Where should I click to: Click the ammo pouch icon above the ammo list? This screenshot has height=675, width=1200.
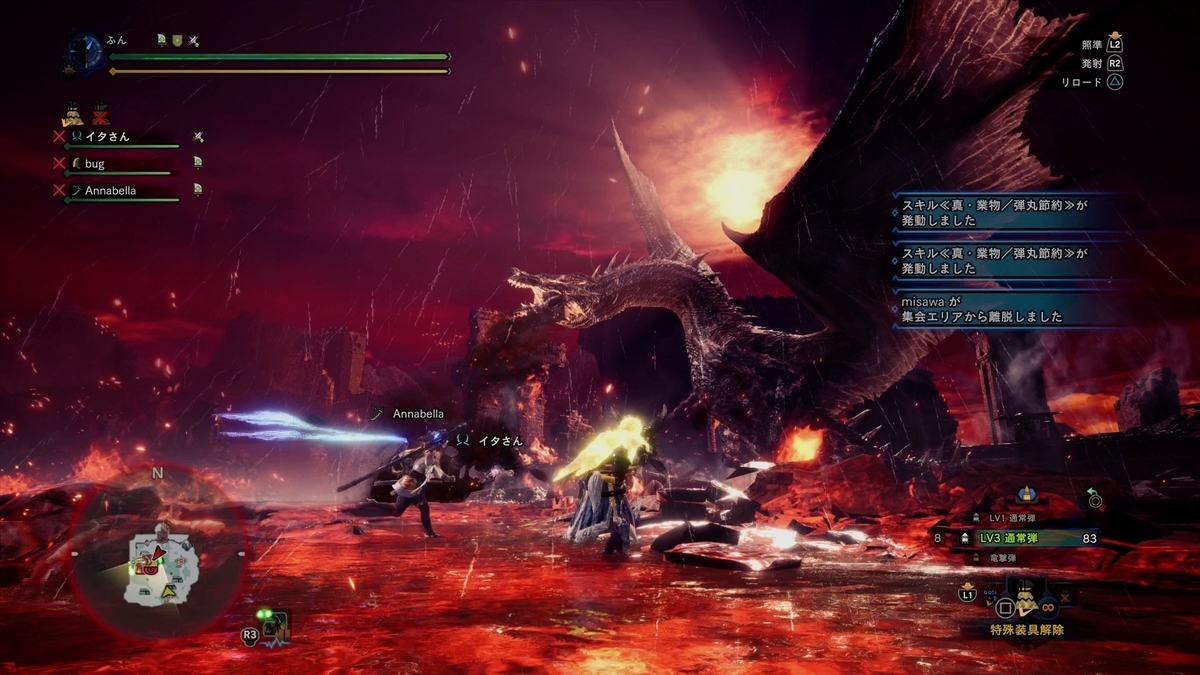click(x=1025, y=495)
